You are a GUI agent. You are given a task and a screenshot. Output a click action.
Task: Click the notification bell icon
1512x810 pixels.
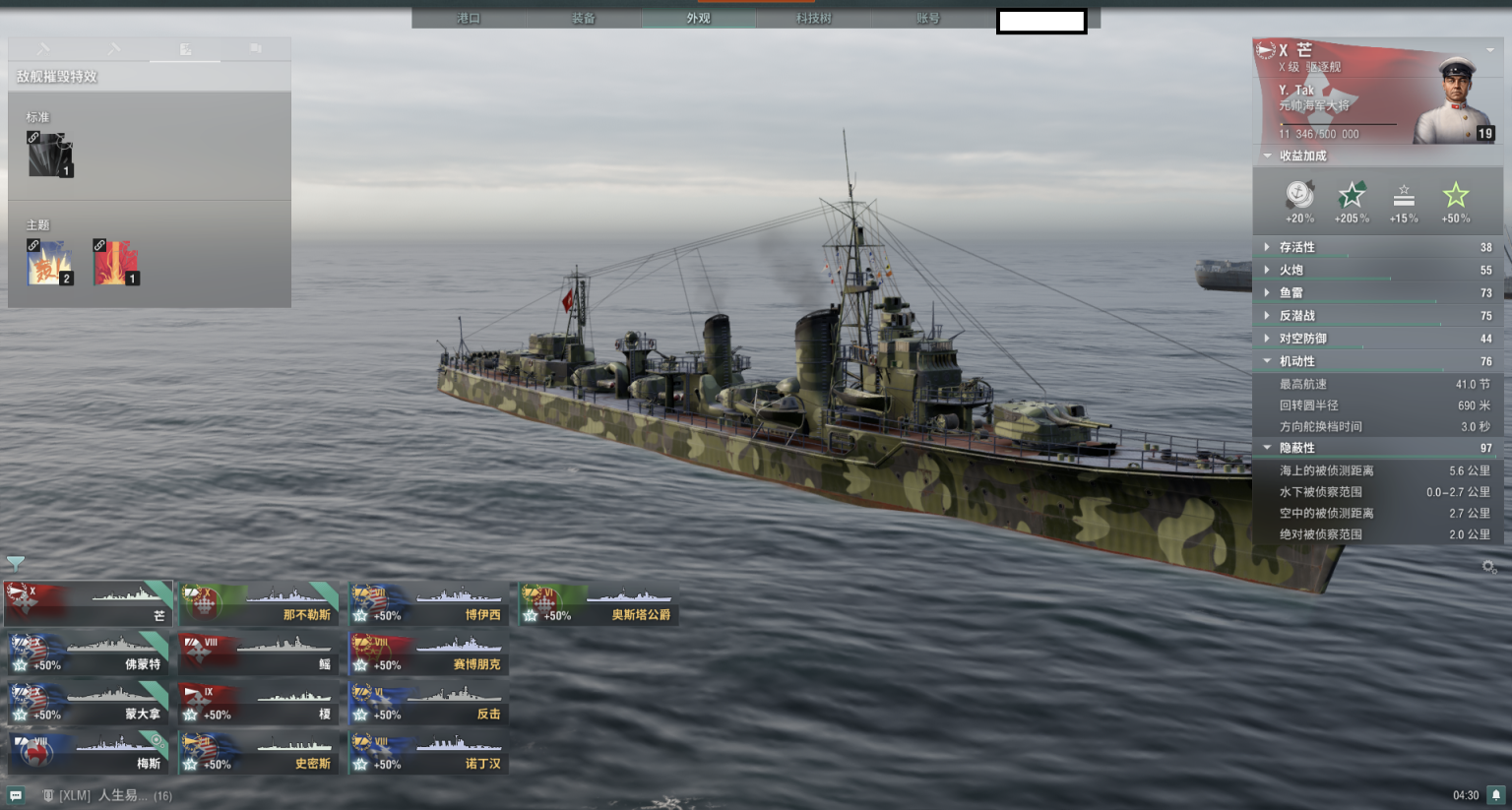coord(1495,794)
